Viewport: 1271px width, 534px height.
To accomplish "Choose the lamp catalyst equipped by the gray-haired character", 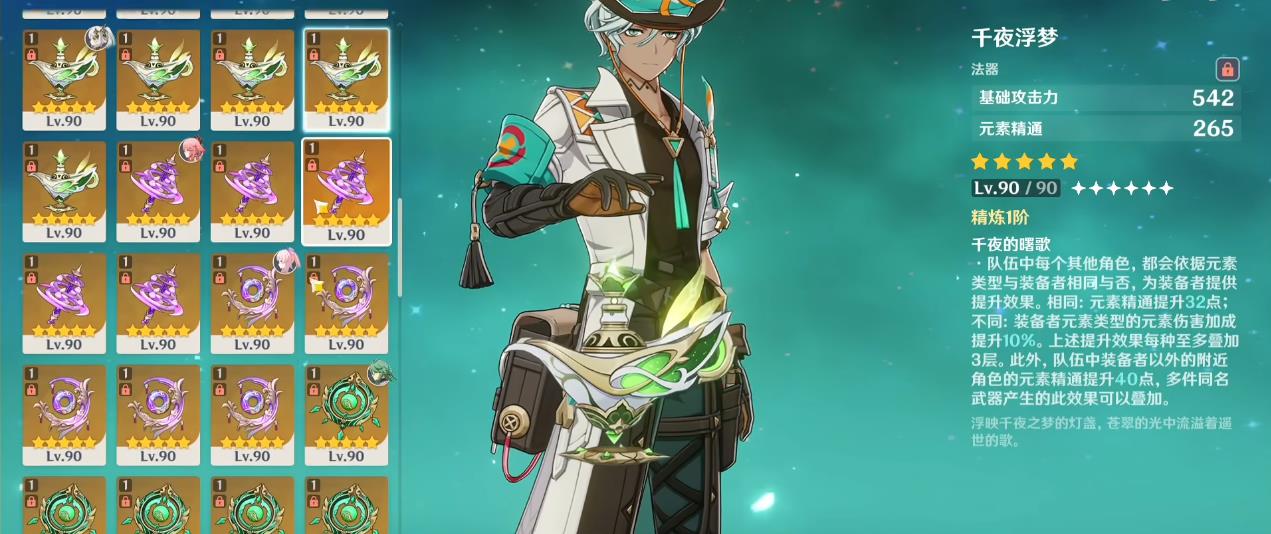I will [x=65, y=79].
